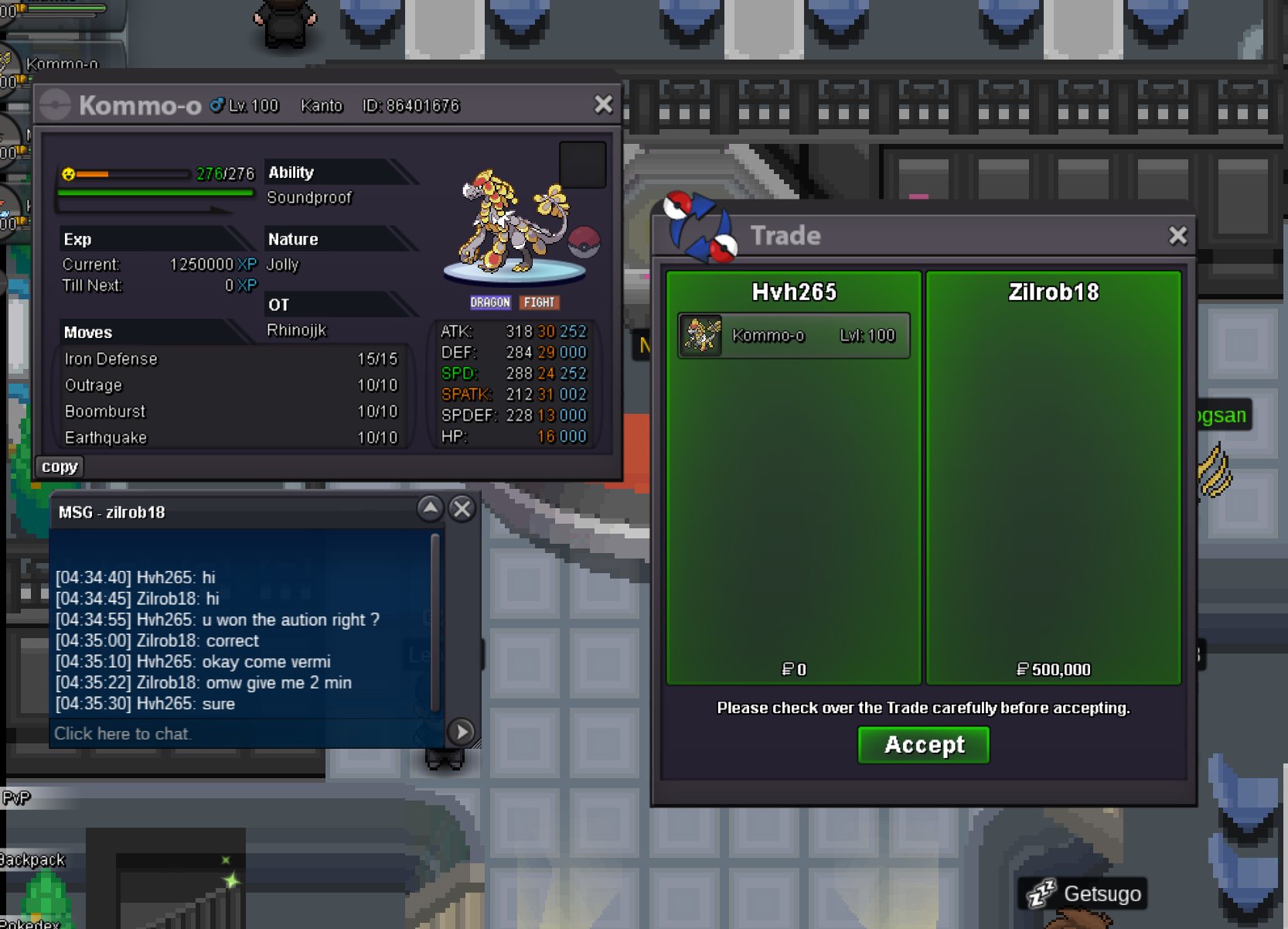The image size is (1288, 929).
Task: Close the Trade window
Action: point(1177,236)
